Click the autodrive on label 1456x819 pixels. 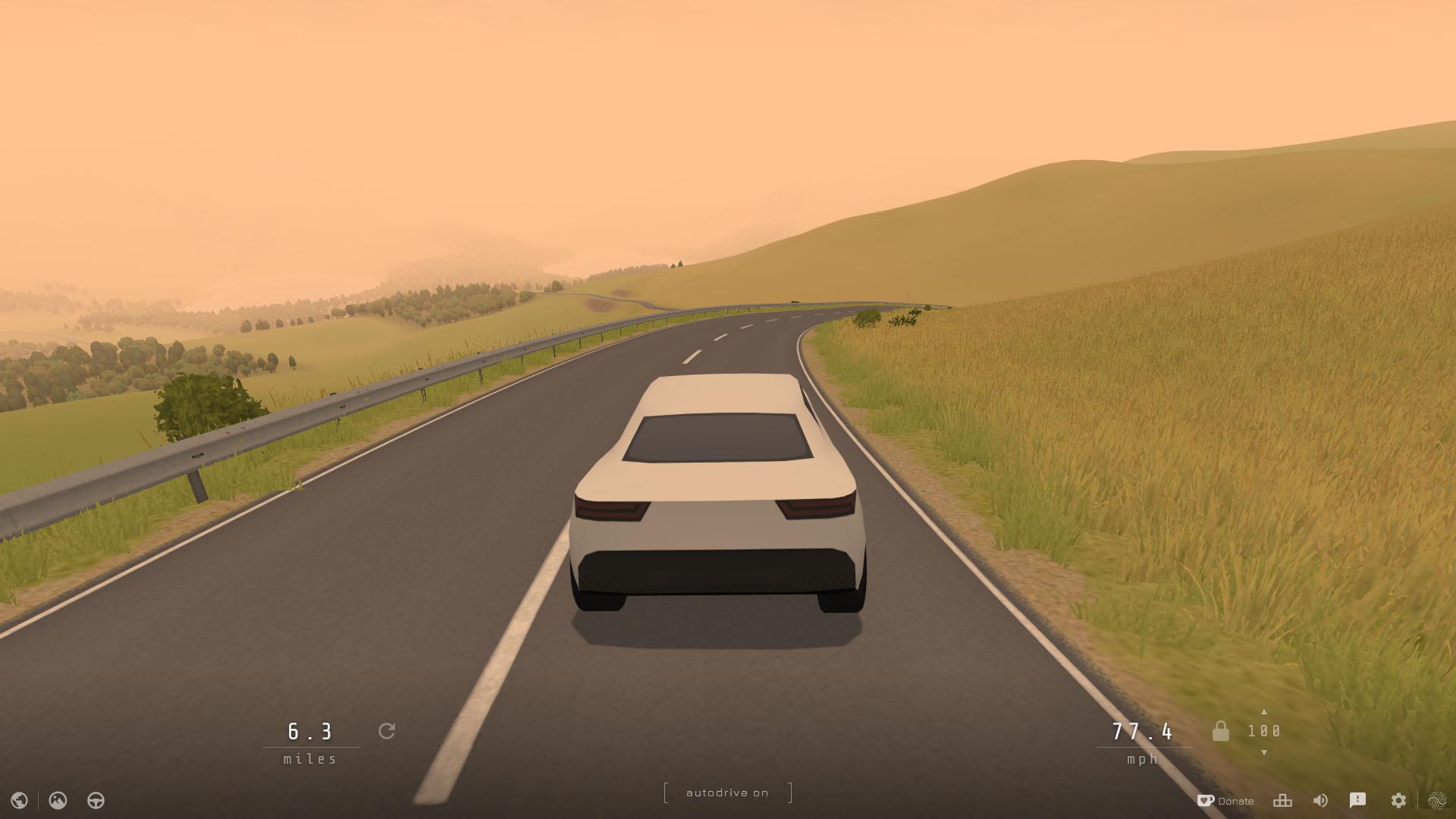pos(726,792)
